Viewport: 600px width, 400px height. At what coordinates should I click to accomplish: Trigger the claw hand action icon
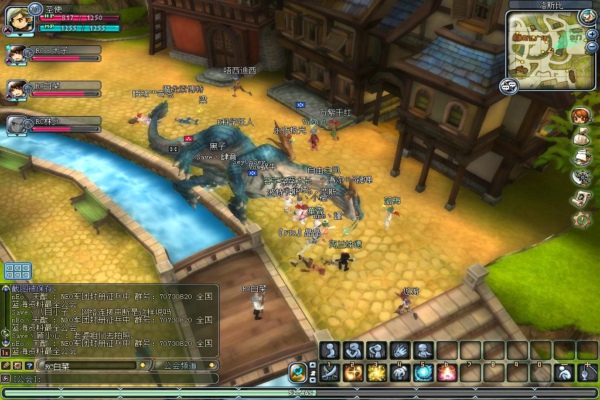[x=400, y=350]
